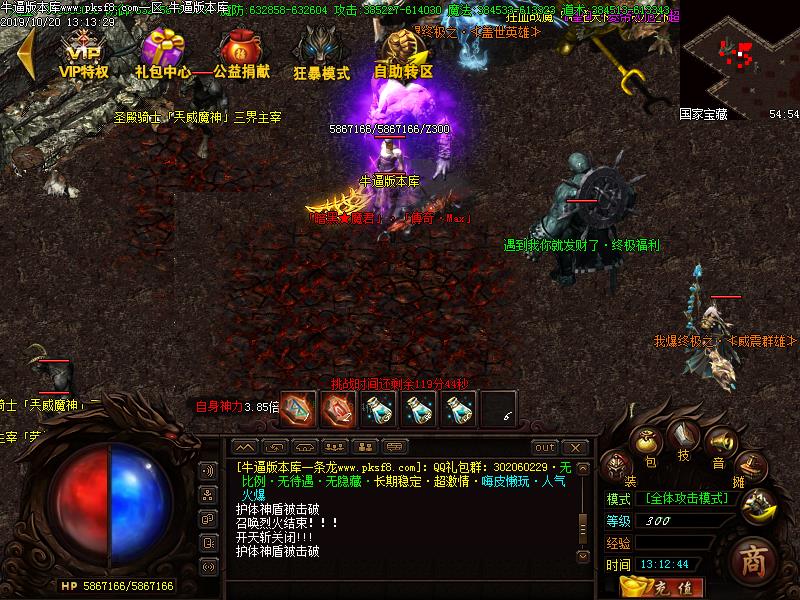800x600 pixels.
Task: Activate 狂暴模式 berserk mode
Action: point(321,54)
